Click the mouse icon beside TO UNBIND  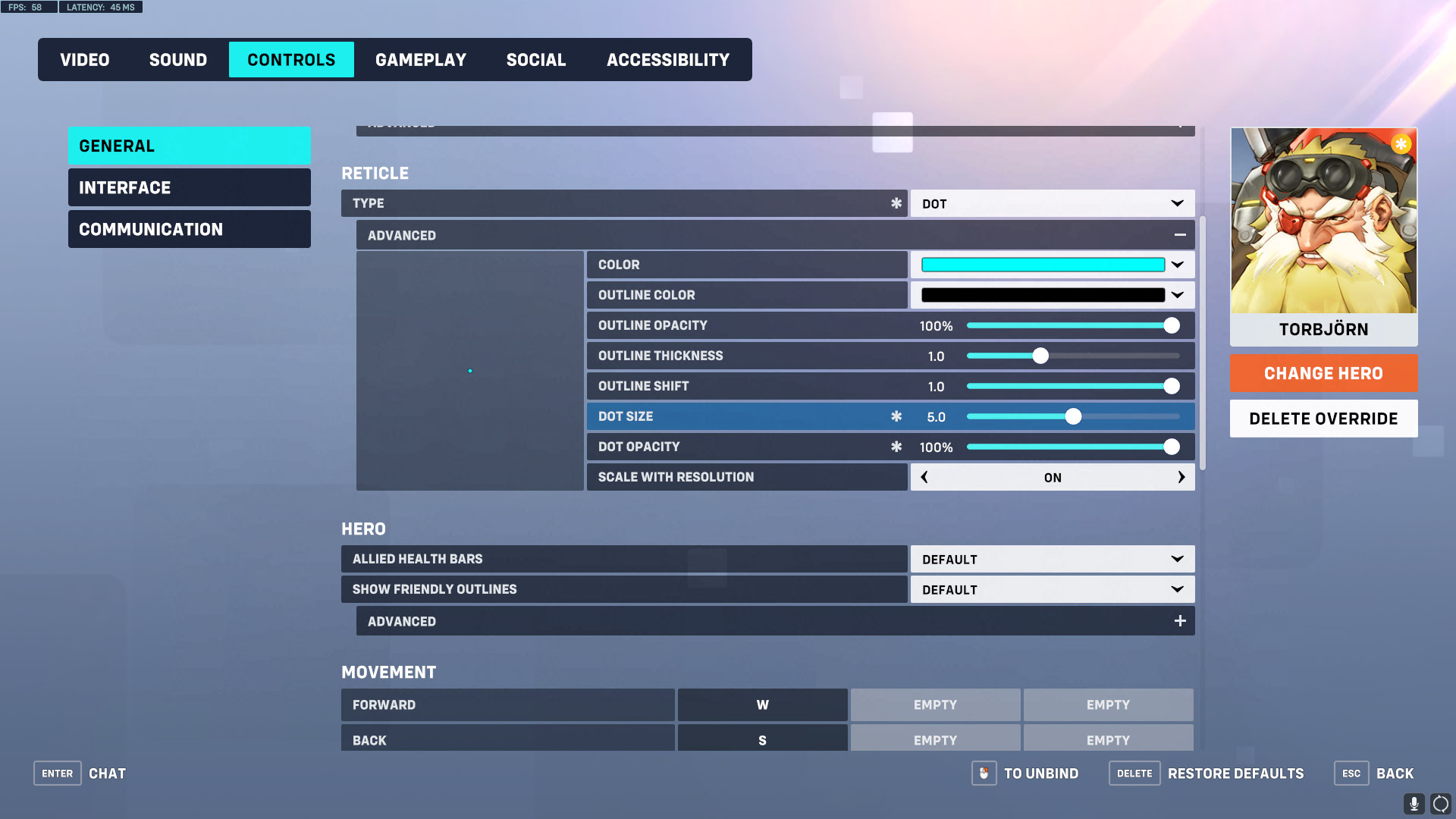tap(984, 773)
